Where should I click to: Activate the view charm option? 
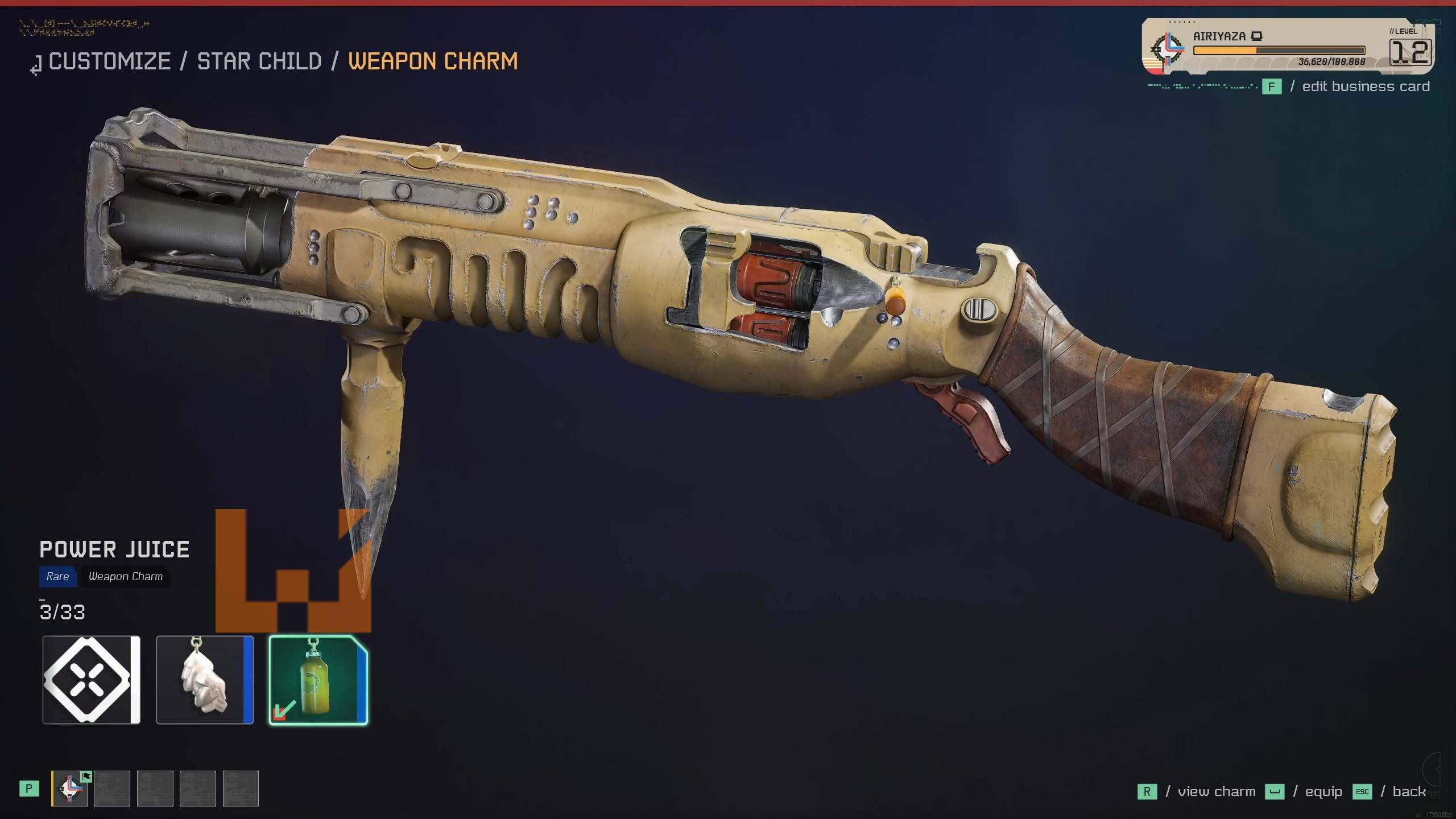[x=1216, y=792]
